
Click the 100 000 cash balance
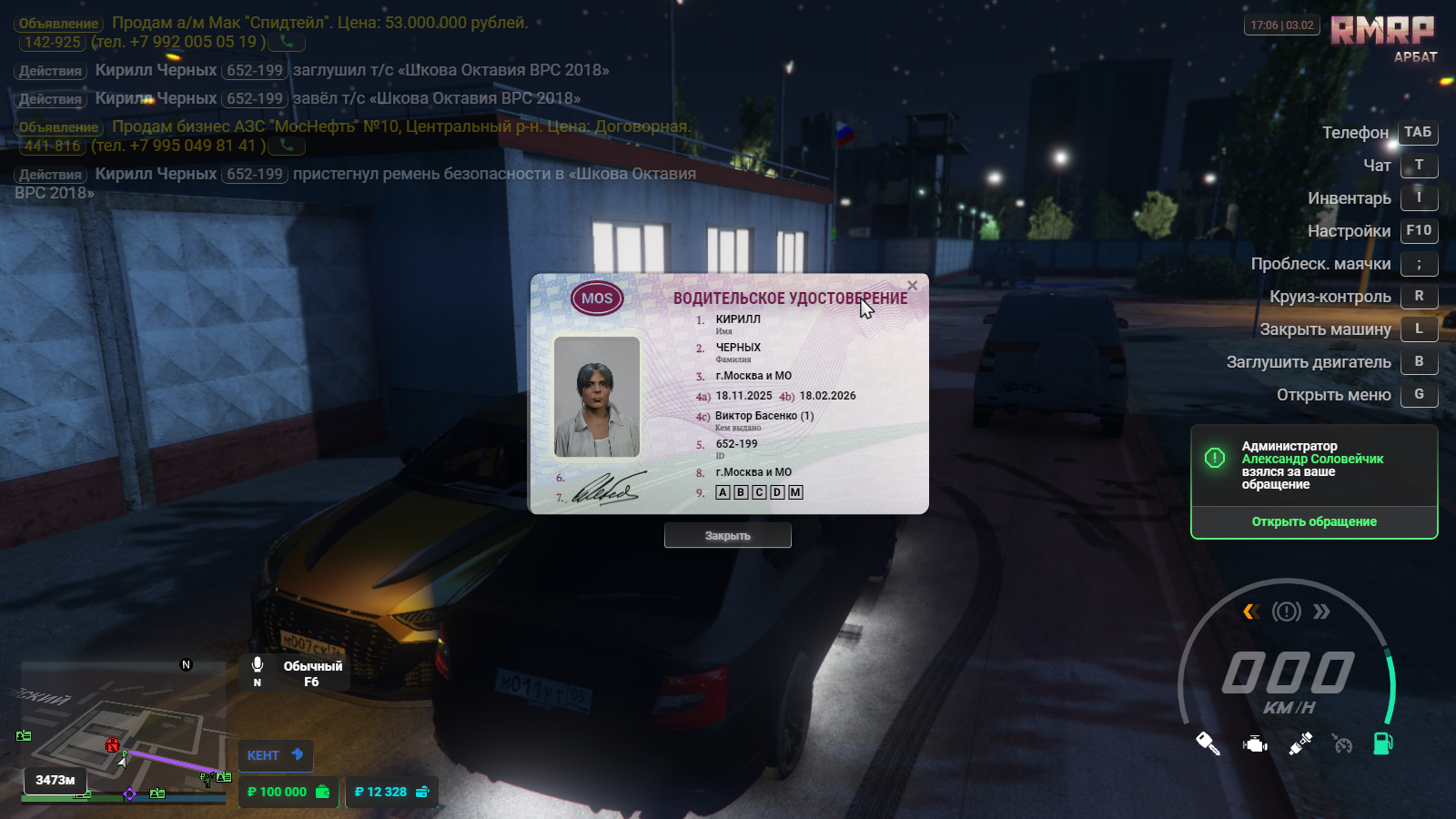click(288, 792)
